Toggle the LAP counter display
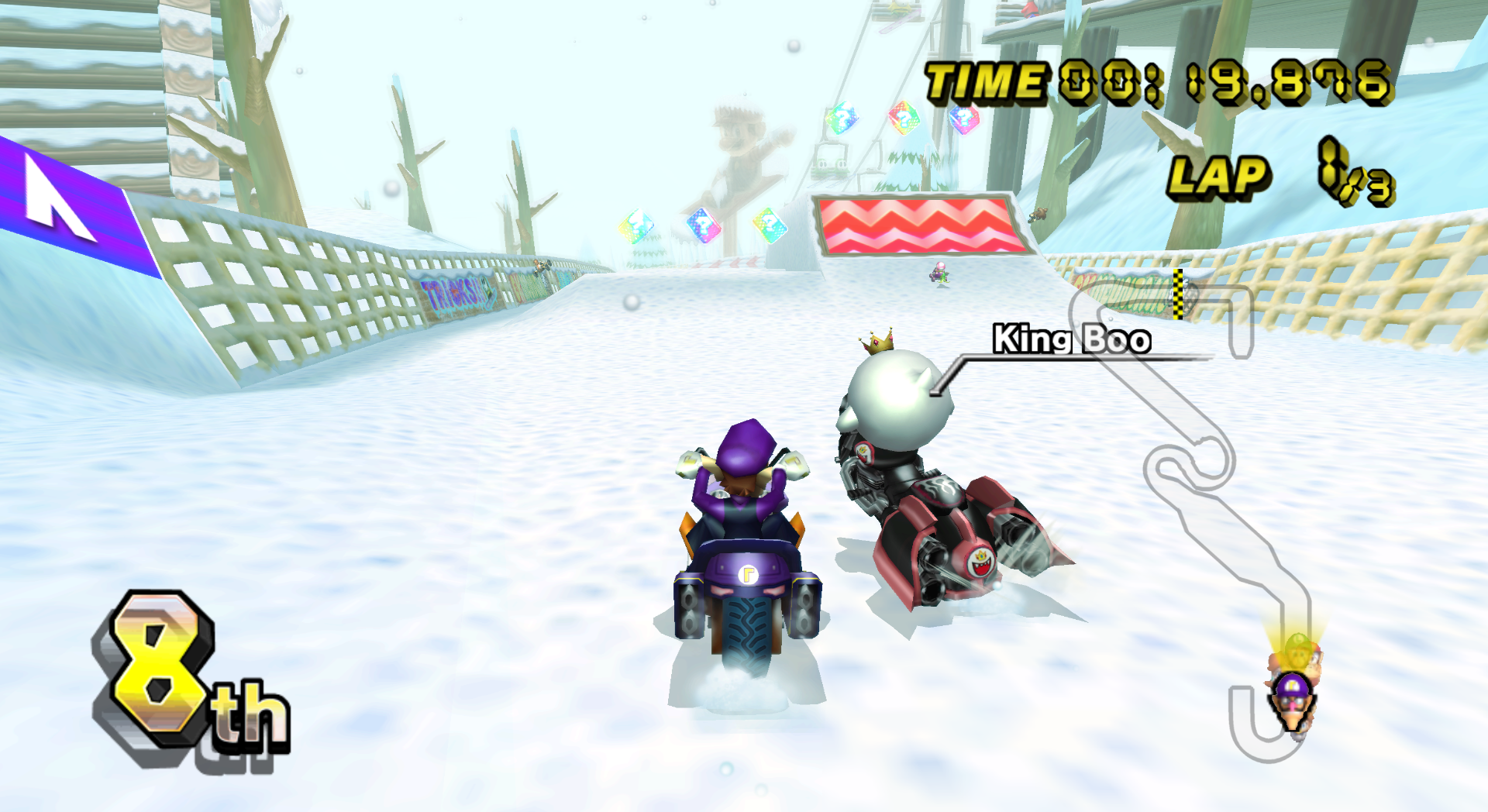The image size is (1488, 812). (x=1222, y=177)
